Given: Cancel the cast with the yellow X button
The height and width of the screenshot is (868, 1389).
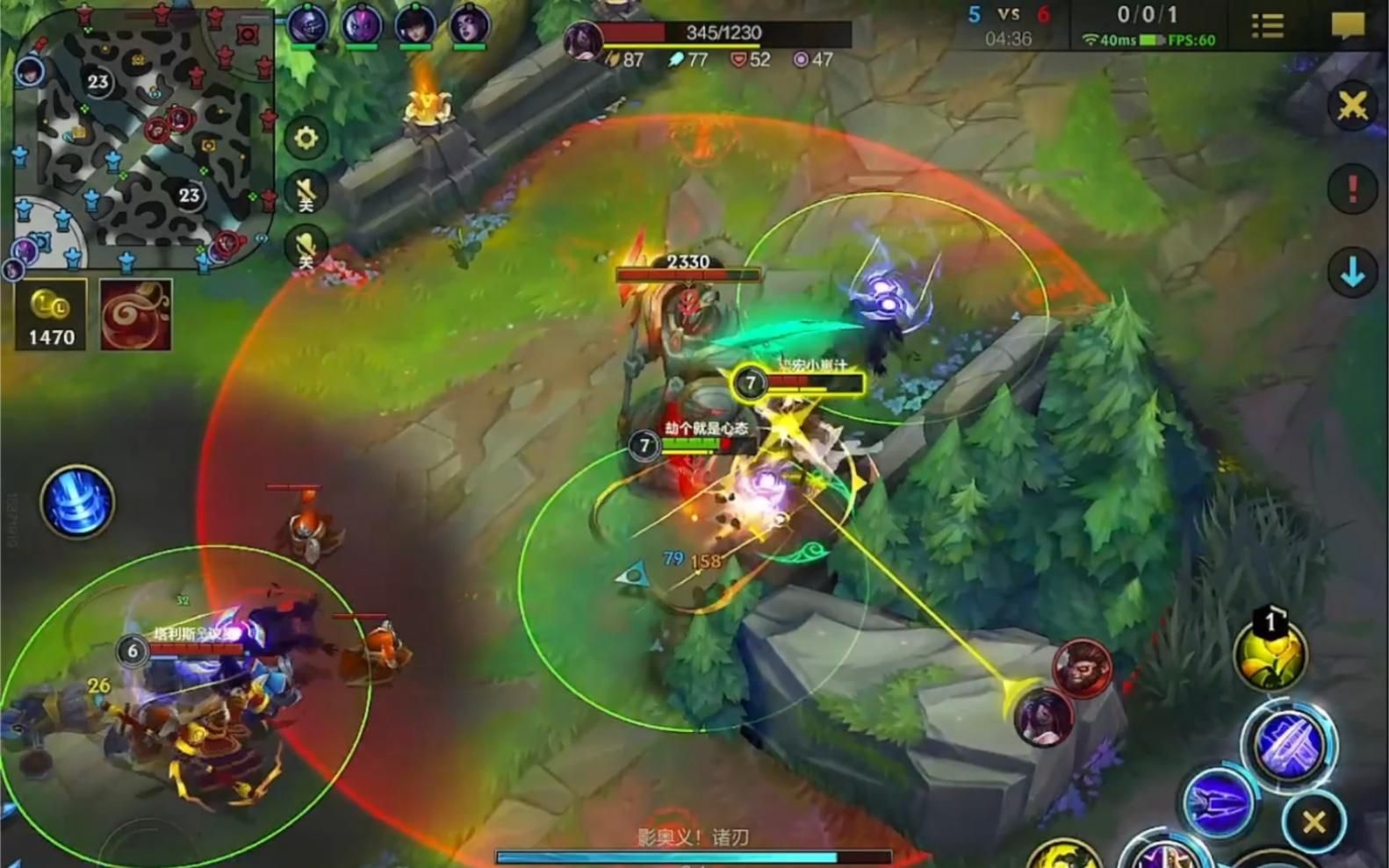Looking at the screenshot, I should click(1313, 822).
